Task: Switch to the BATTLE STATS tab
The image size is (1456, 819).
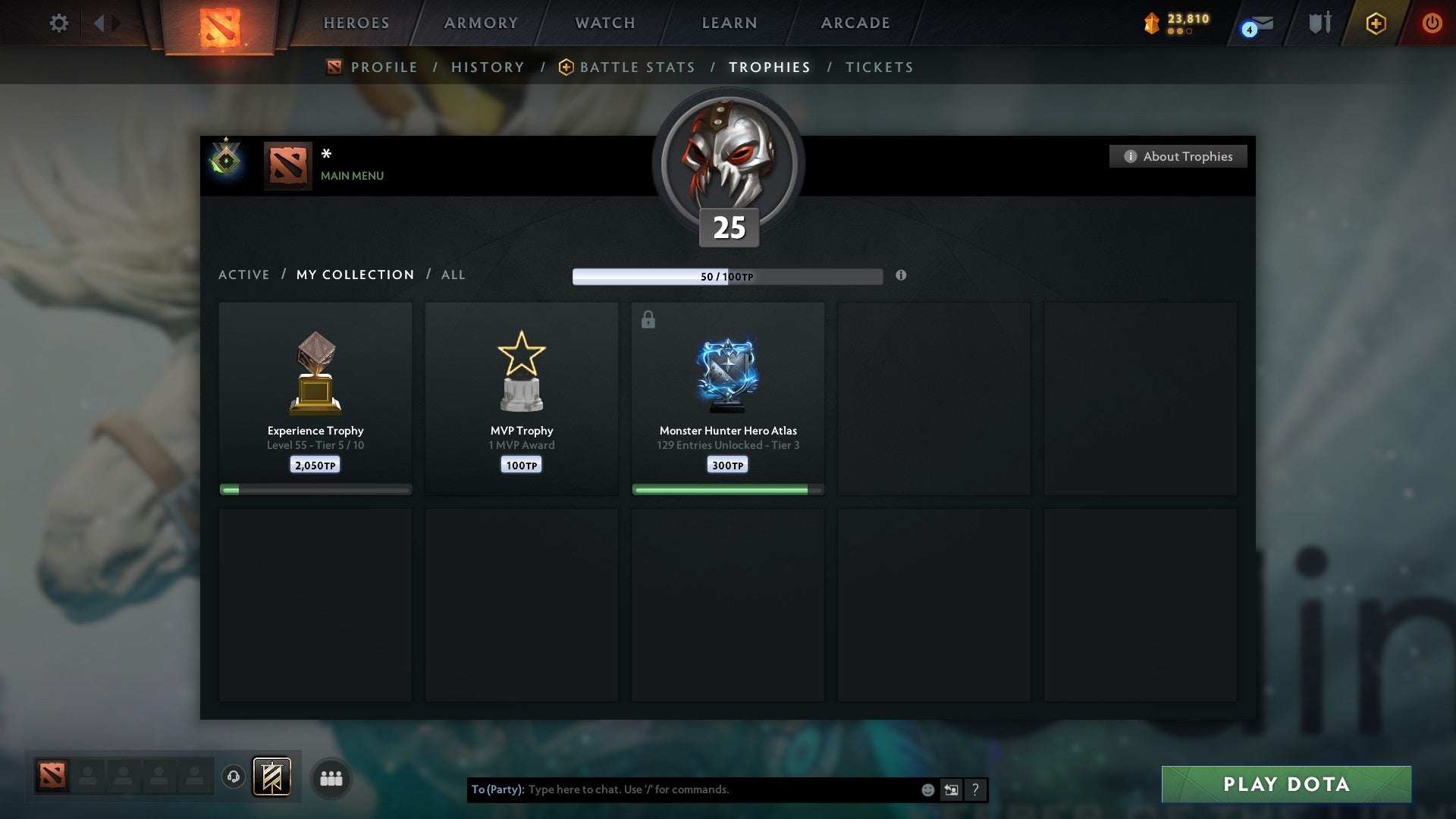Action: 637,67
